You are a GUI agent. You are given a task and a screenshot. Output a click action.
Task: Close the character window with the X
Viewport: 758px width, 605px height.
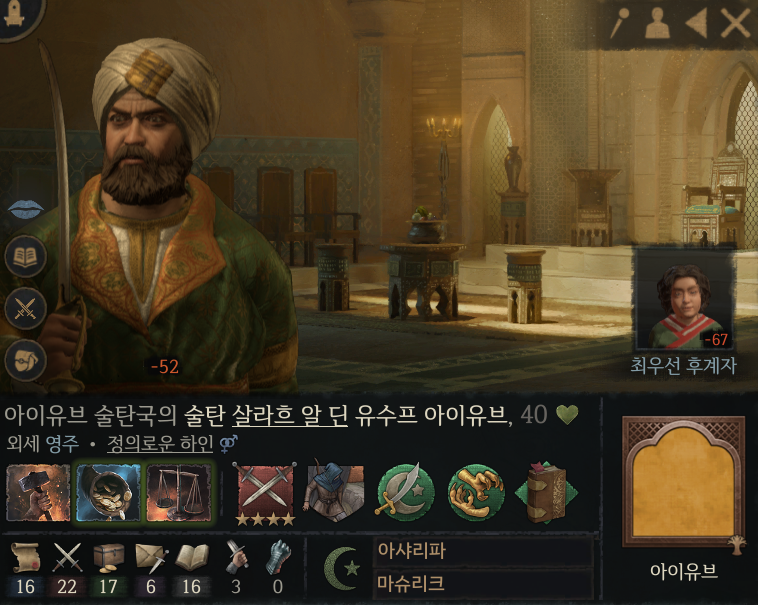point(735,23)
